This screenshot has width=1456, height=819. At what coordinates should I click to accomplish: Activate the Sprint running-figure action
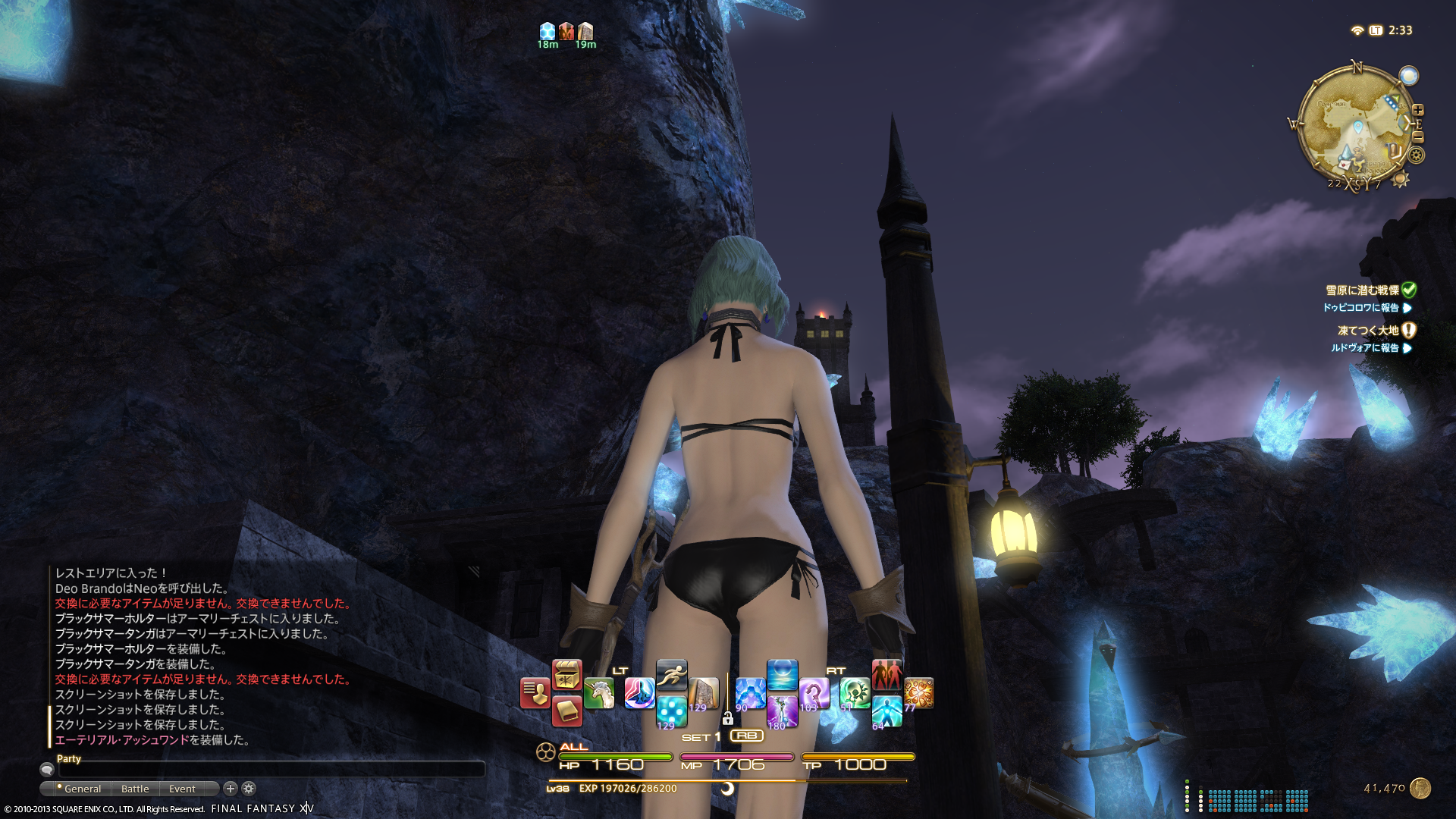coord(671,673)
